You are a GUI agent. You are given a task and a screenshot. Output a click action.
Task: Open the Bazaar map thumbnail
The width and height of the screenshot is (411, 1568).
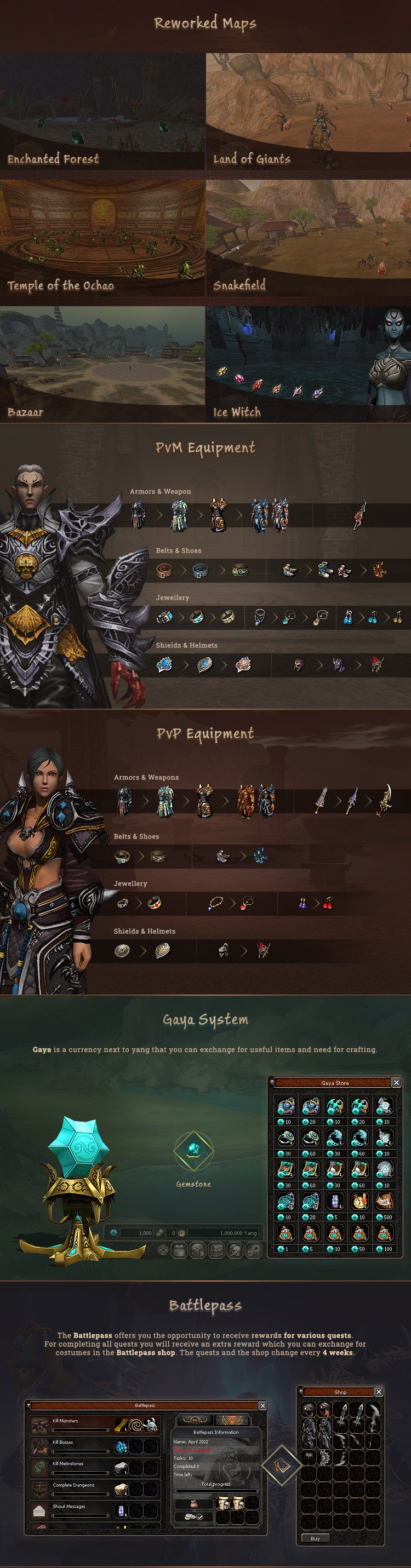click(x=102, y=364)
